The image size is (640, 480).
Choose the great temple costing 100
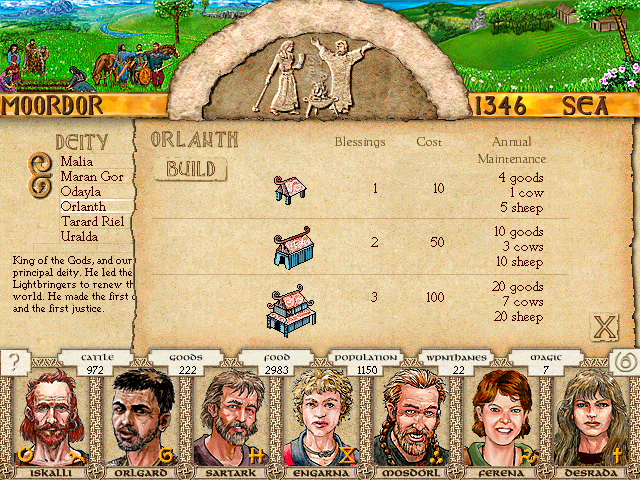pyautogui.click(x=290, y=309)
